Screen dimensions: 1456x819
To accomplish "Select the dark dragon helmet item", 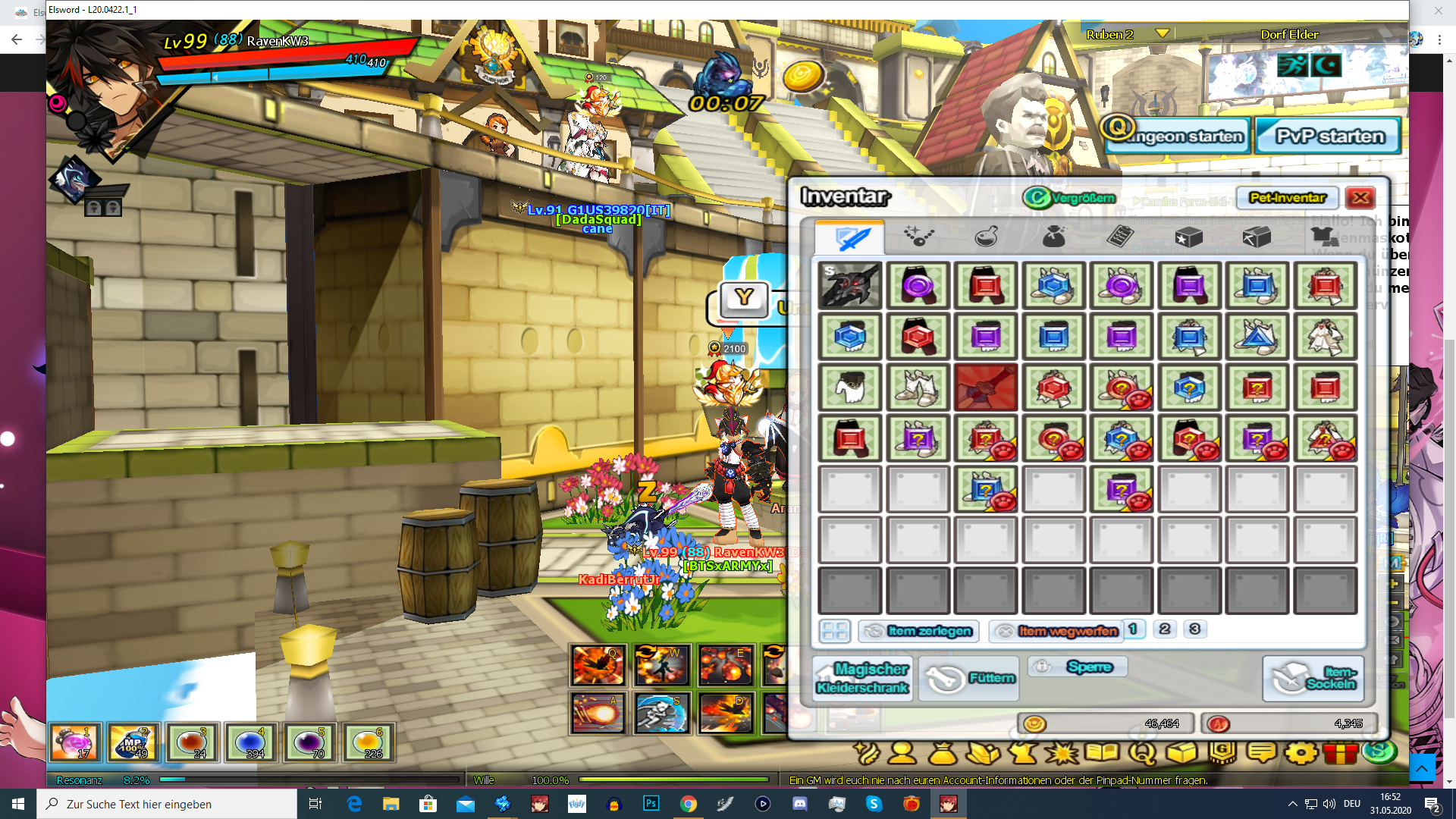I will (x=849, y=286).
